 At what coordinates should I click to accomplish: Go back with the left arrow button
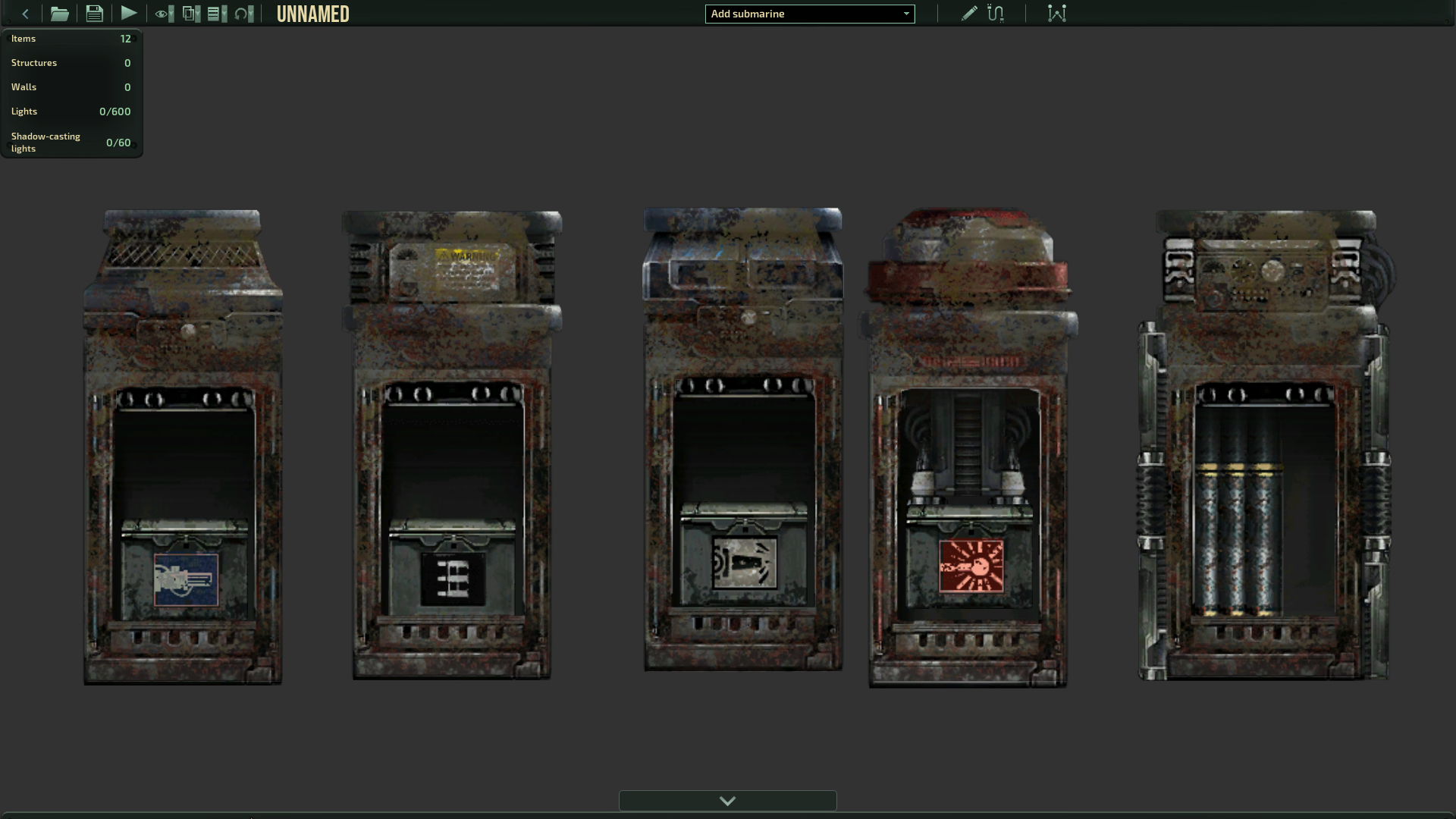25,13
